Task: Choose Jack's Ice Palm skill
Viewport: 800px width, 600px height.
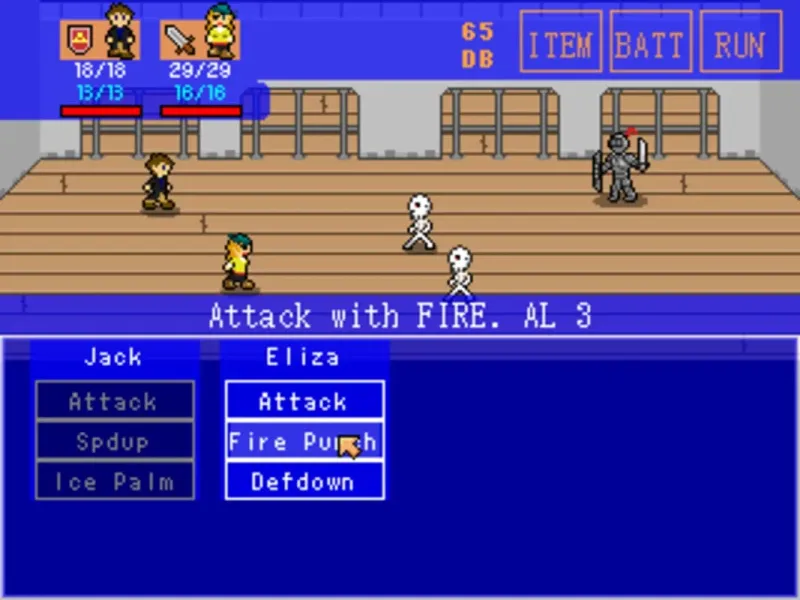Action: tap(114, 481)
